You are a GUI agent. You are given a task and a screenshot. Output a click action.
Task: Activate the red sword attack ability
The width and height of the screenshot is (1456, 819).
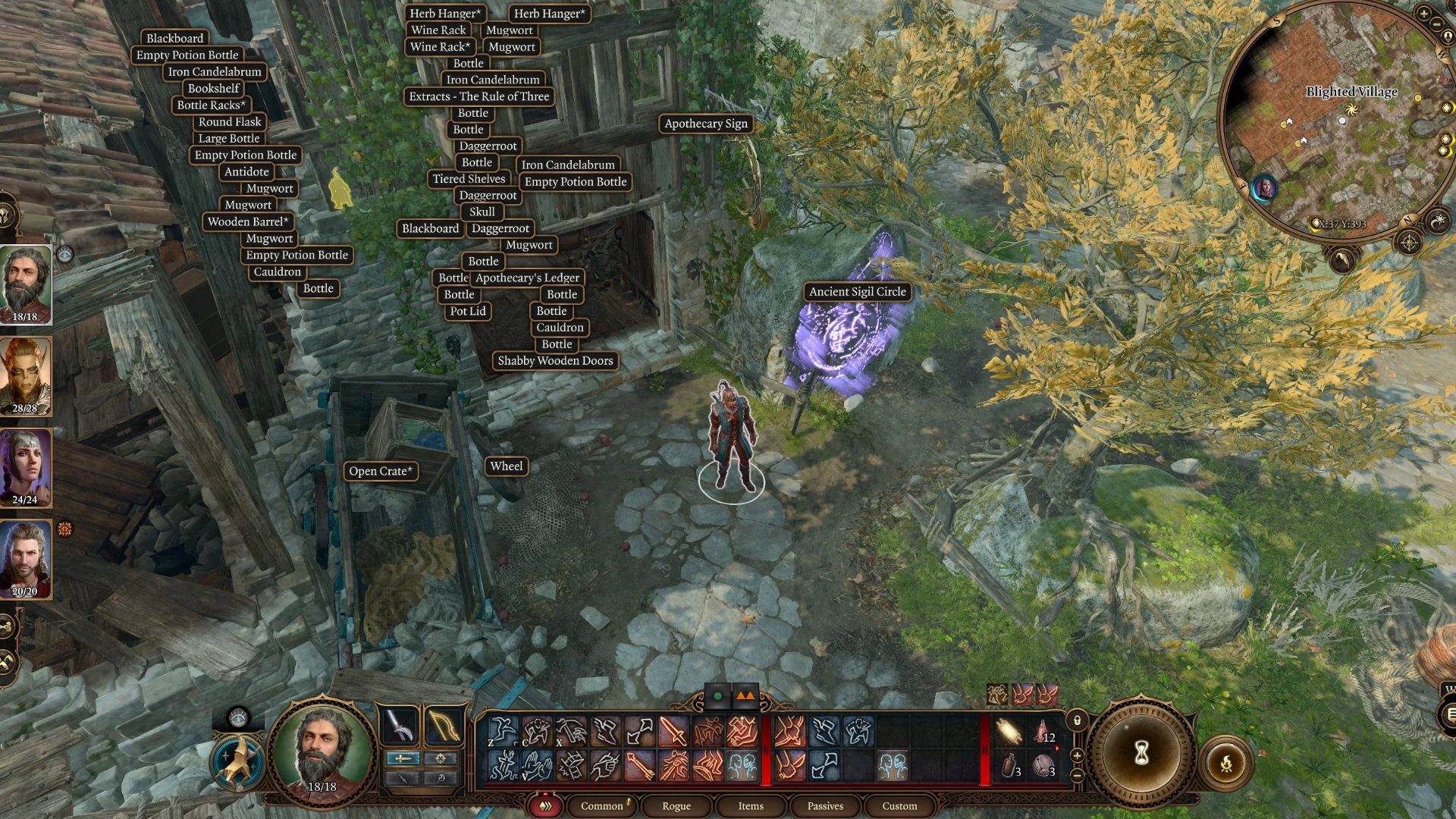673,733
